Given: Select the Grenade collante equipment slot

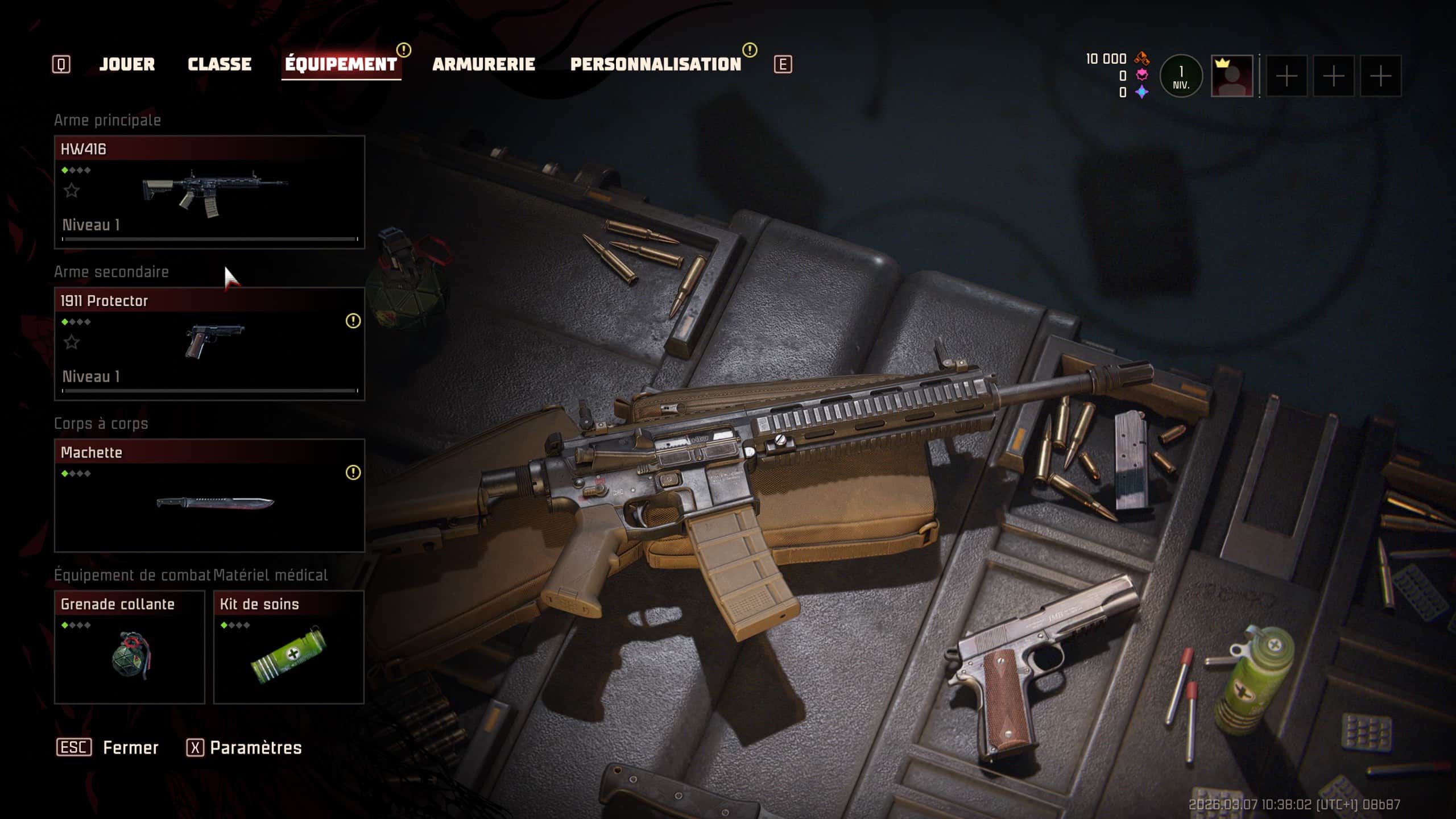Looking at the screenshot, I should (x=129, y=647).
